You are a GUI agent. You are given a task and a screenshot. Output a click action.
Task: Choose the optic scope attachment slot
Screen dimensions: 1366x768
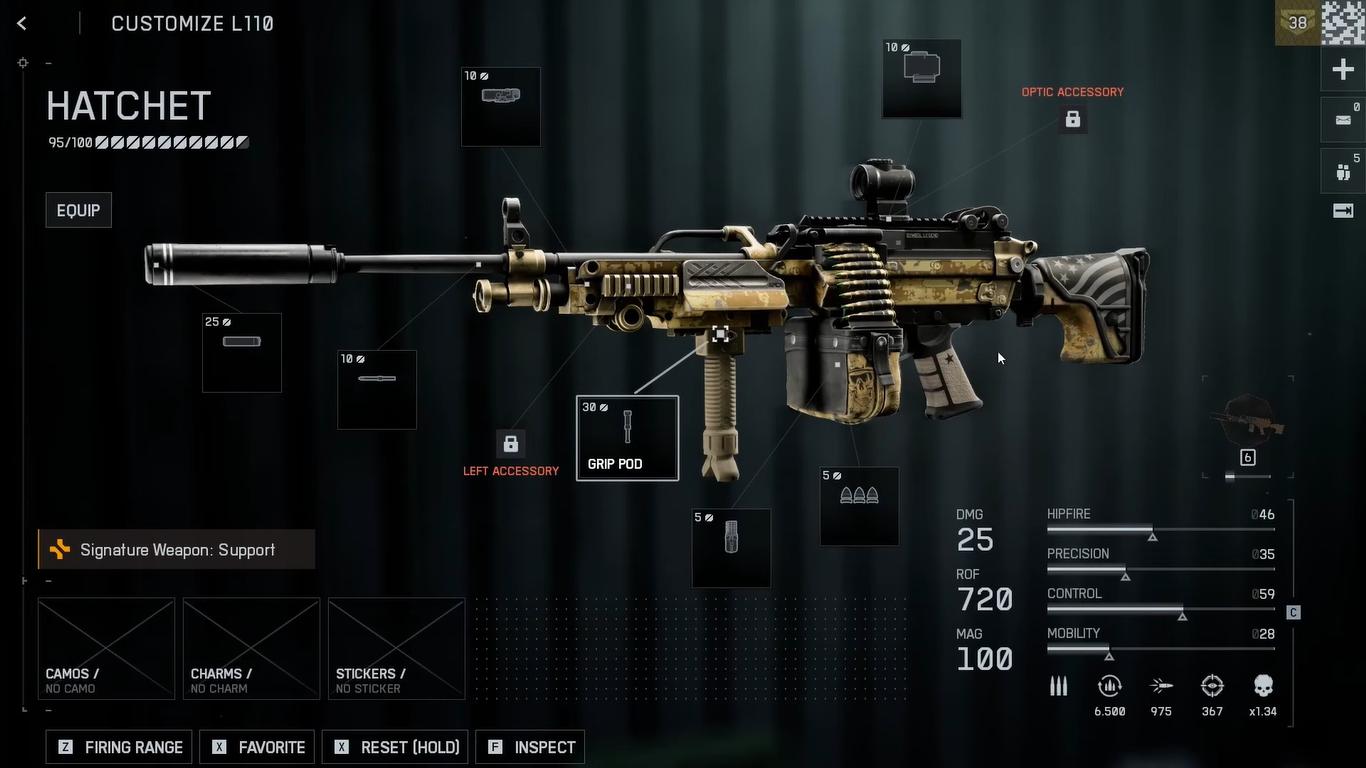921,78
